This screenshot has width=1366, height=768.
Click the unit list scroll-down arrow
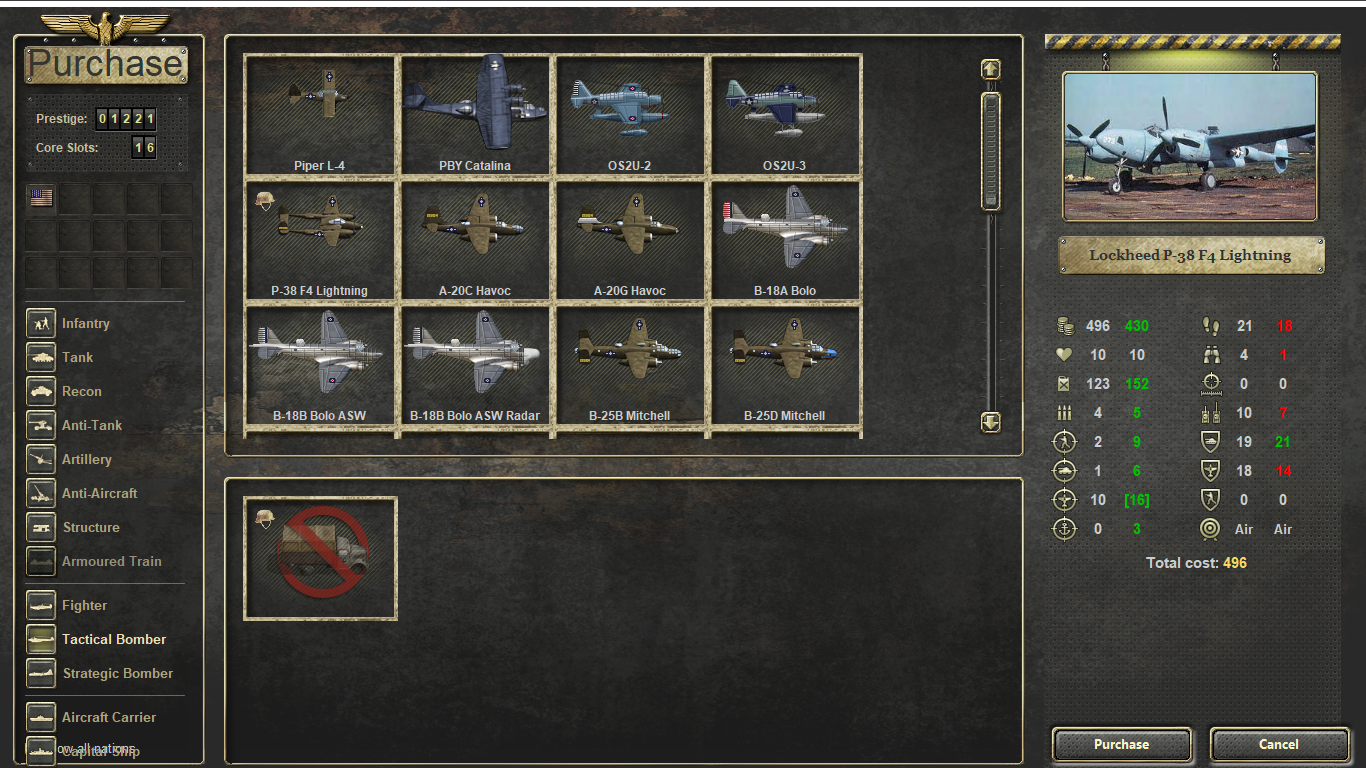(990, 422)
